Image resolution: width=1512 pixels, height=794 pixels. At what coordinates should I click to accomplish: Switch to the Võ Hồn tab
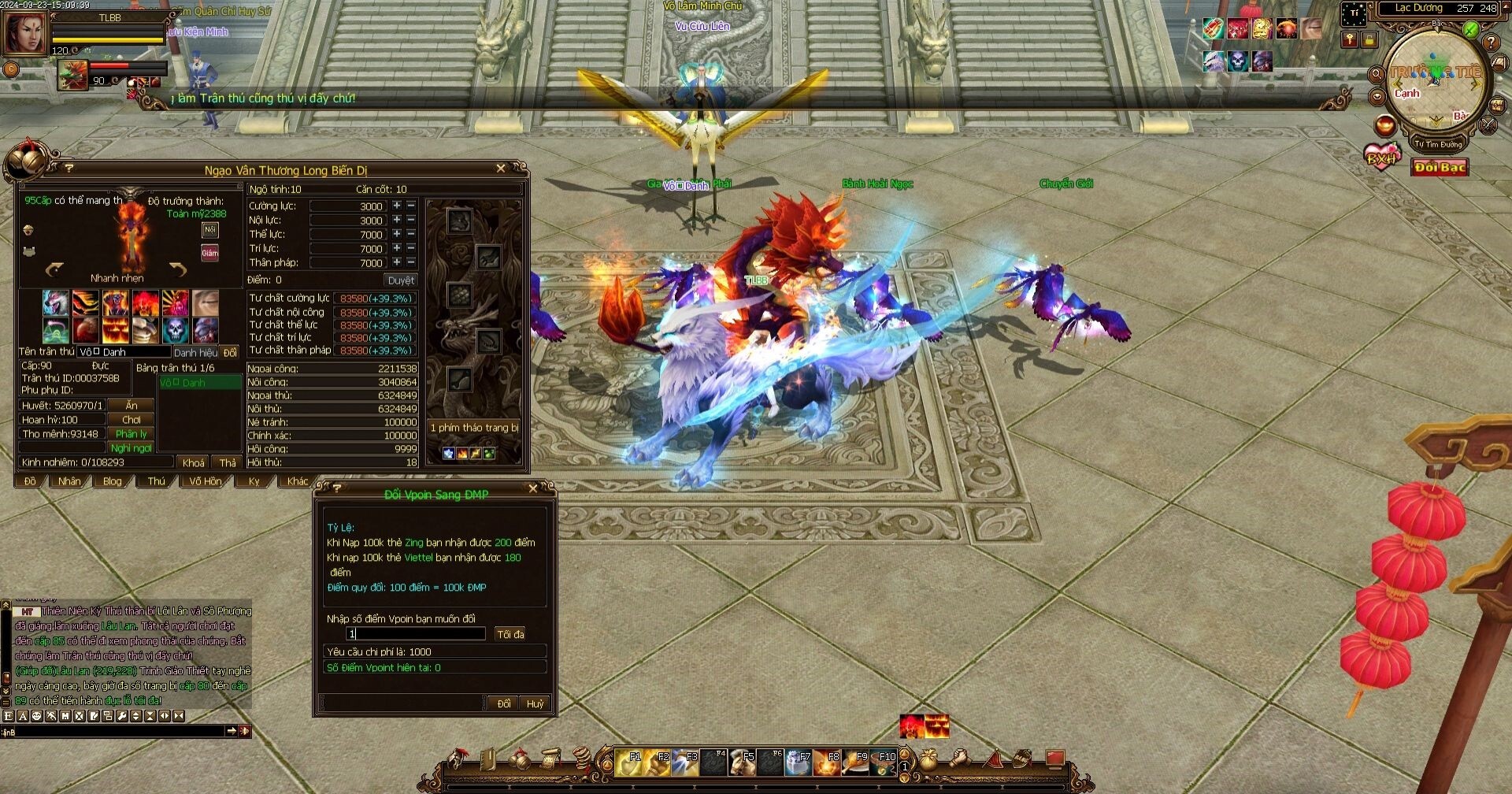pyautogui.click(x=206, y=481)
